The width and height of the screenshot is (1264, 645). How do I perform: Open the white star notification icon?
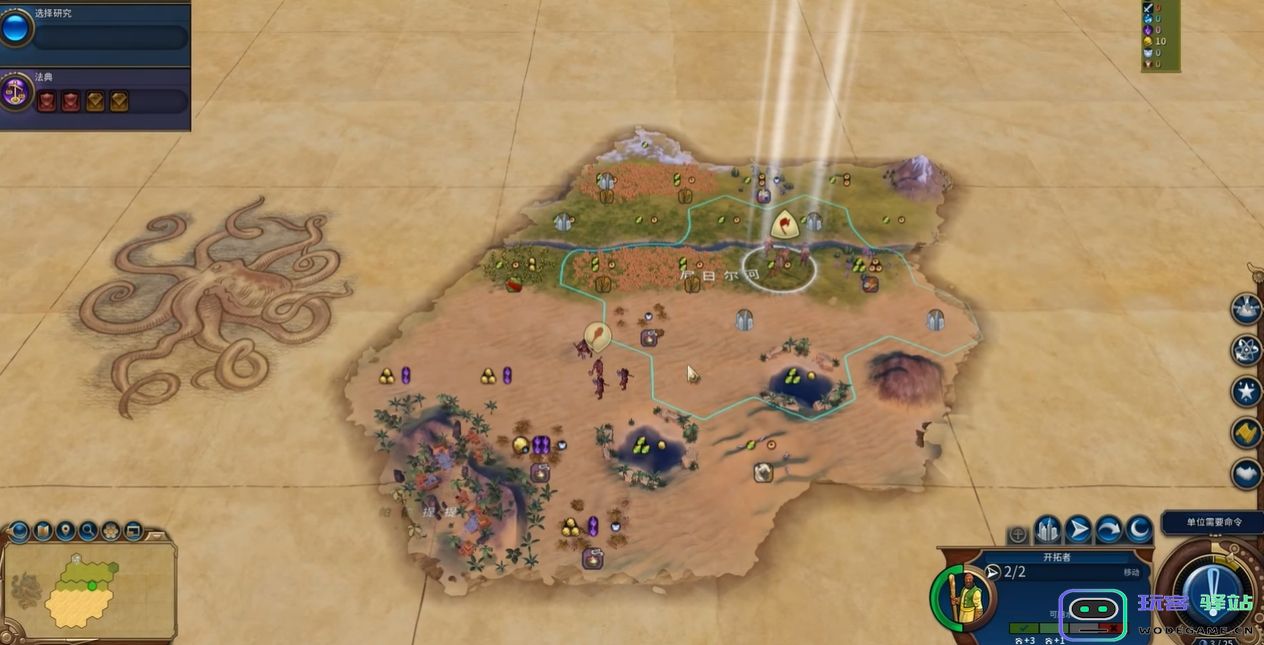pos(1246,390)
